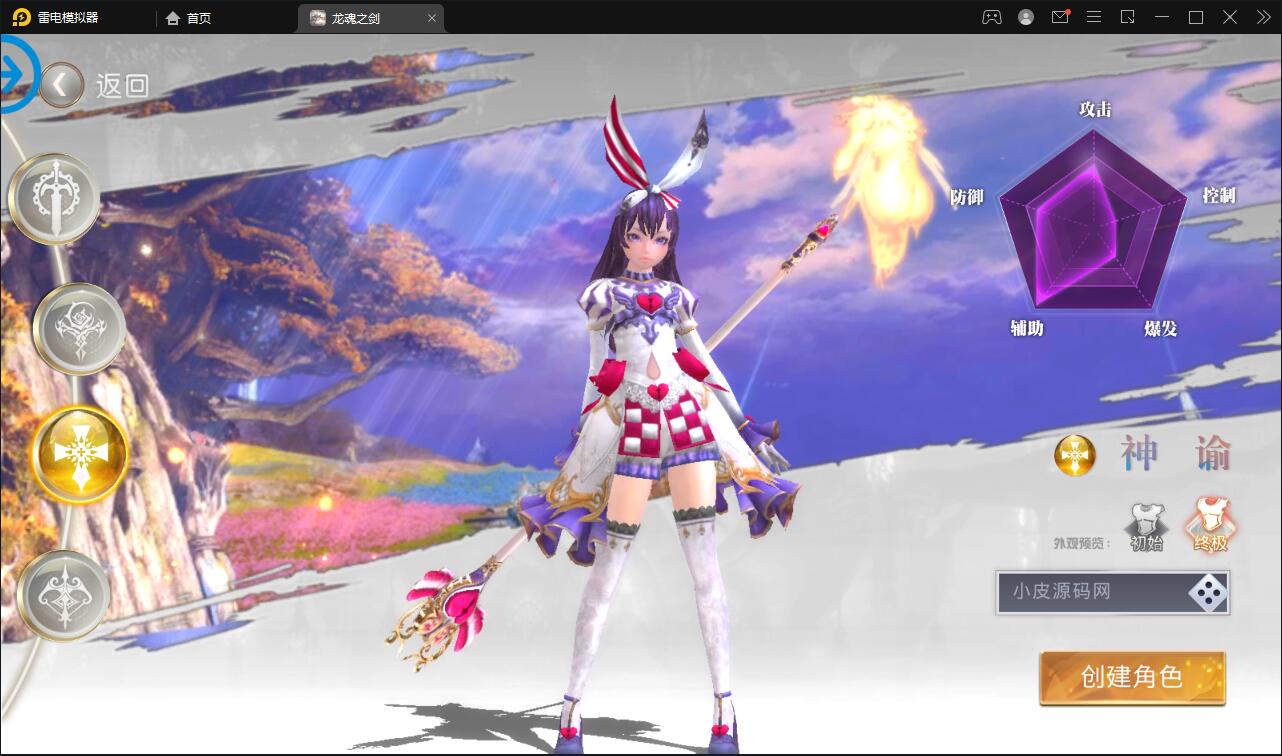This screenshot has height=756, width=1282.
Task: Toggle the blue sidebar arrow on the left
Action: point(14,75)
